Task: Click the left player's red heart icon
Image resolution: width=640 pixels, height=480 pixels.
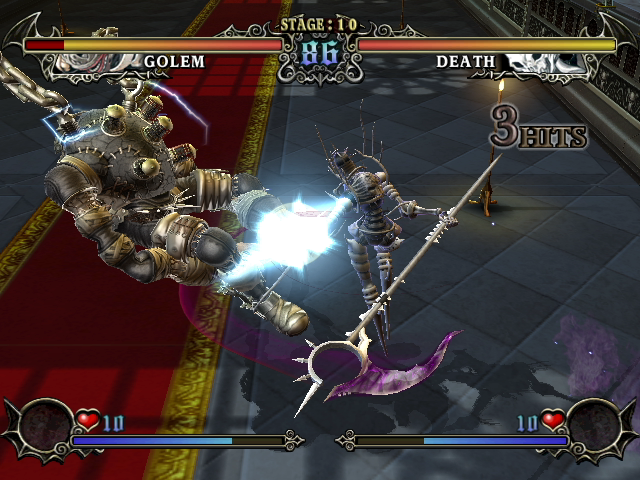Action: (88, 421)
